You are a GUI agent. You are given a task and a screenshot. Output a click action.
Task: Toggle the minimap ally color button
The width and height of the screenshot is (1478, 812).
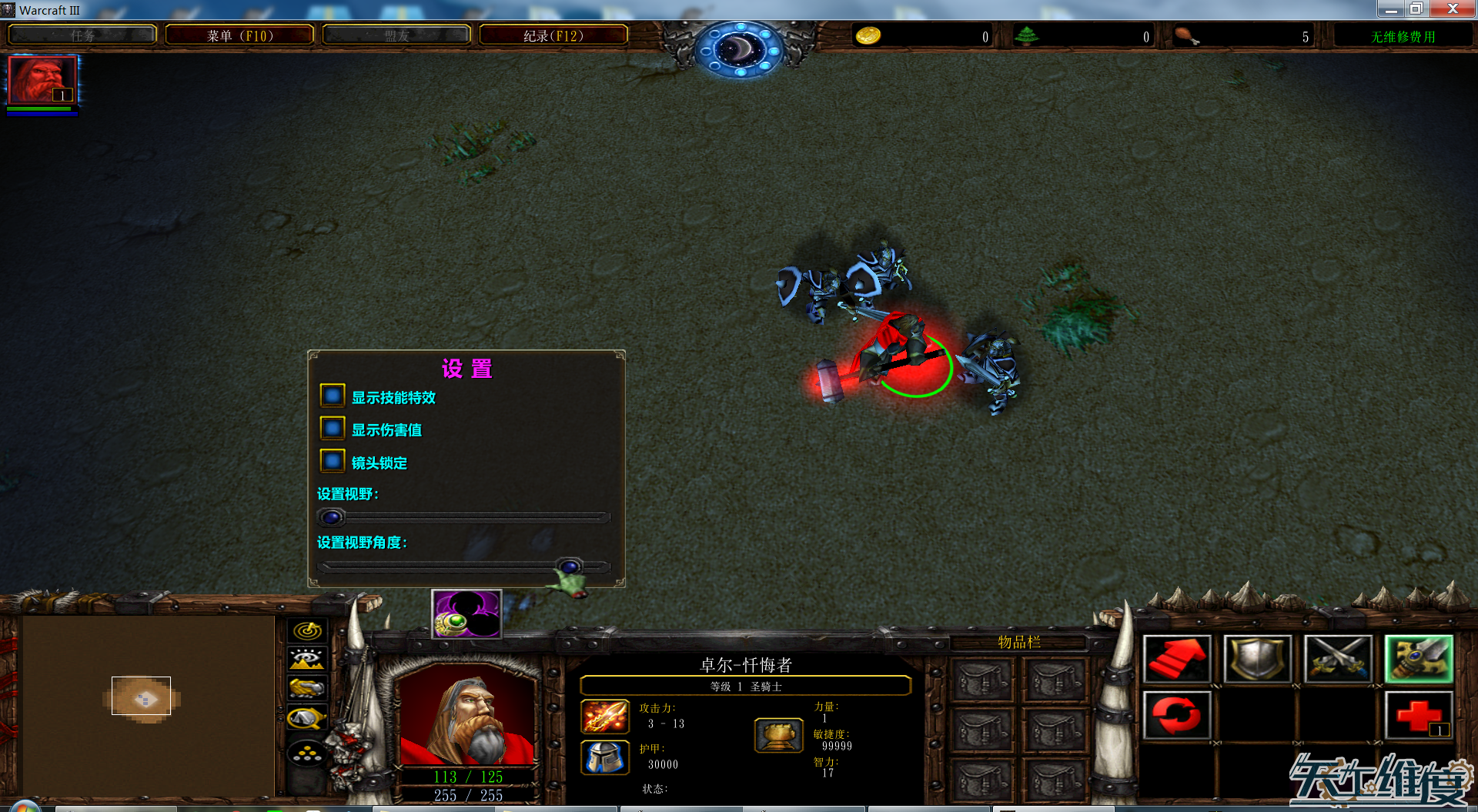point(307,688)
